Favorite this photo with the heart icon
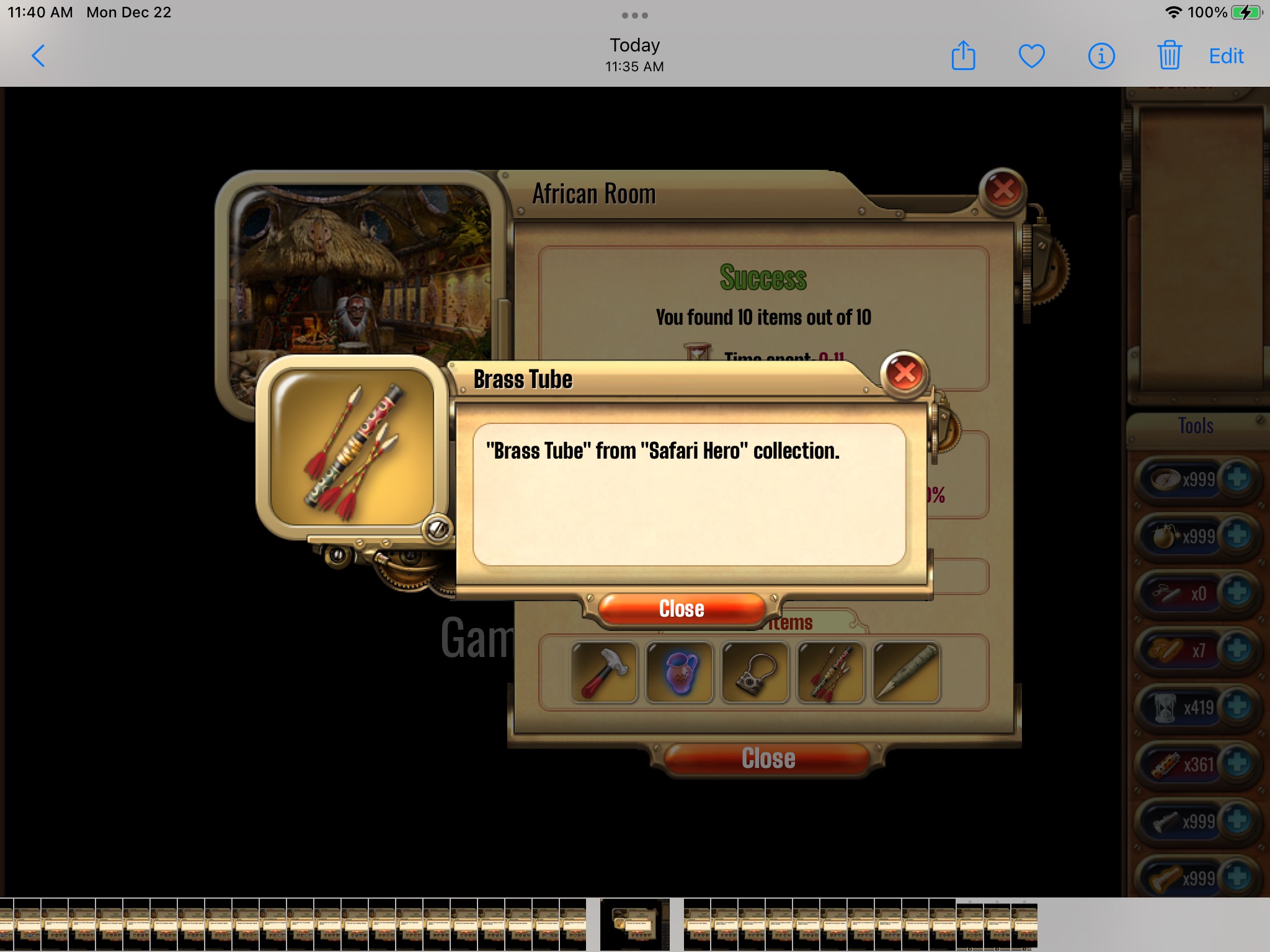1270x952 pixels. point(1032,56)
